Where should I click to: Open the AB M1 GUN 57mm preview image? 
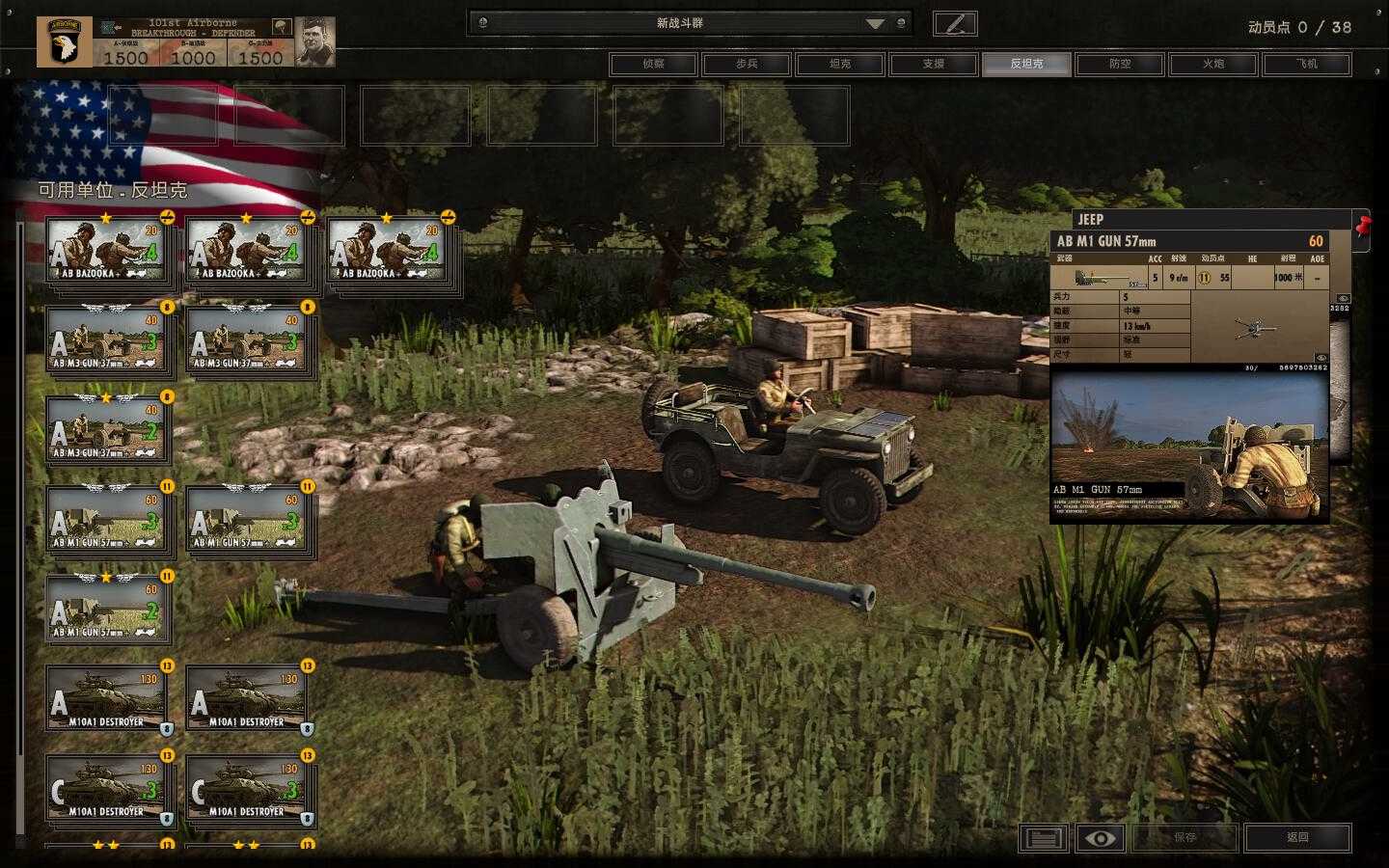pos(1188,447)
